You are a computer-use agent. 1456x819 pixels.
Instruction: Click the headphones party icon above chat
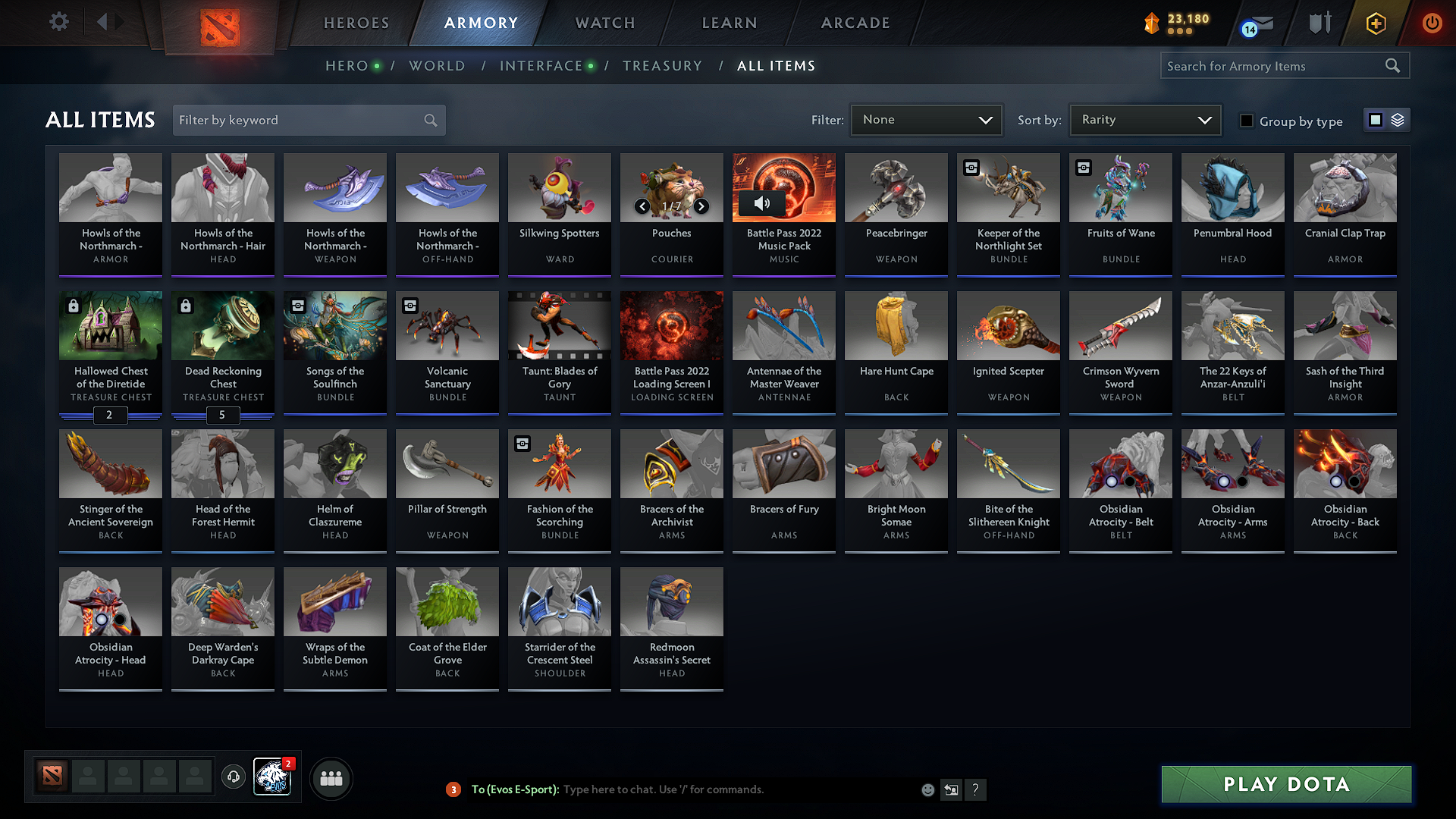tap(234, 777)
